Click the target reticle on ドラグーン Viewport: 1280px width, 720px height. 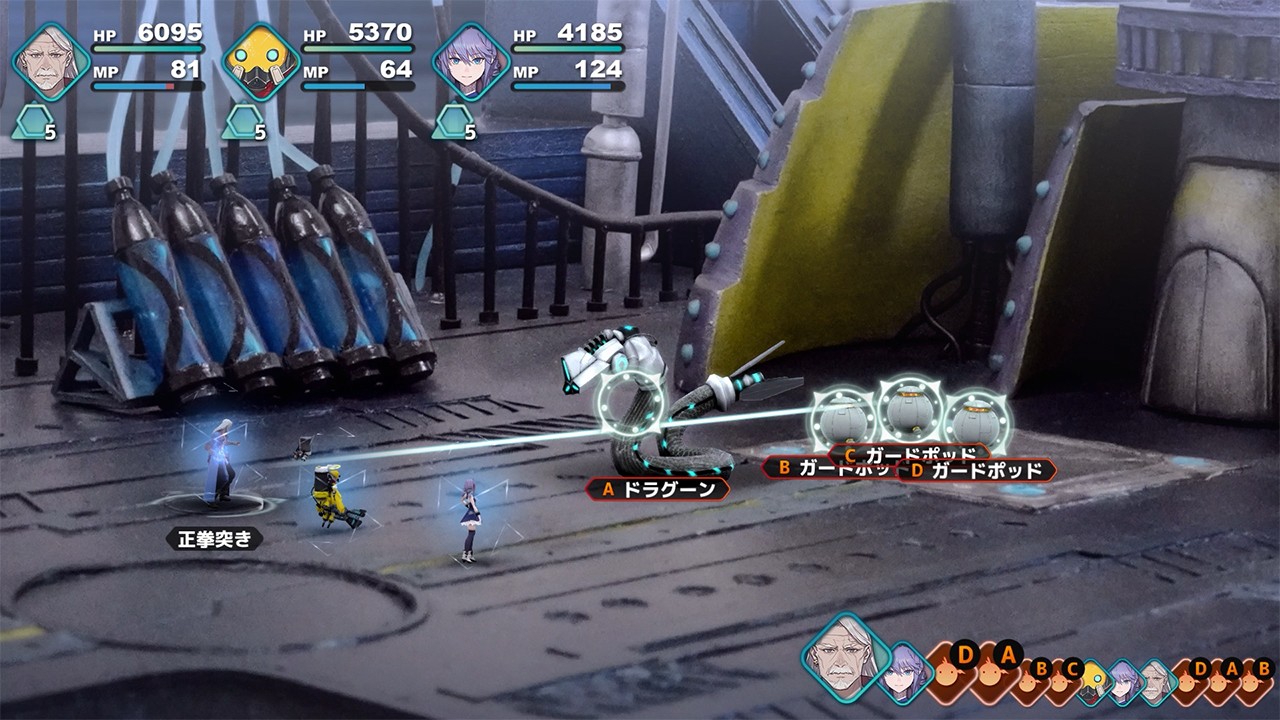tap(631, 404)
